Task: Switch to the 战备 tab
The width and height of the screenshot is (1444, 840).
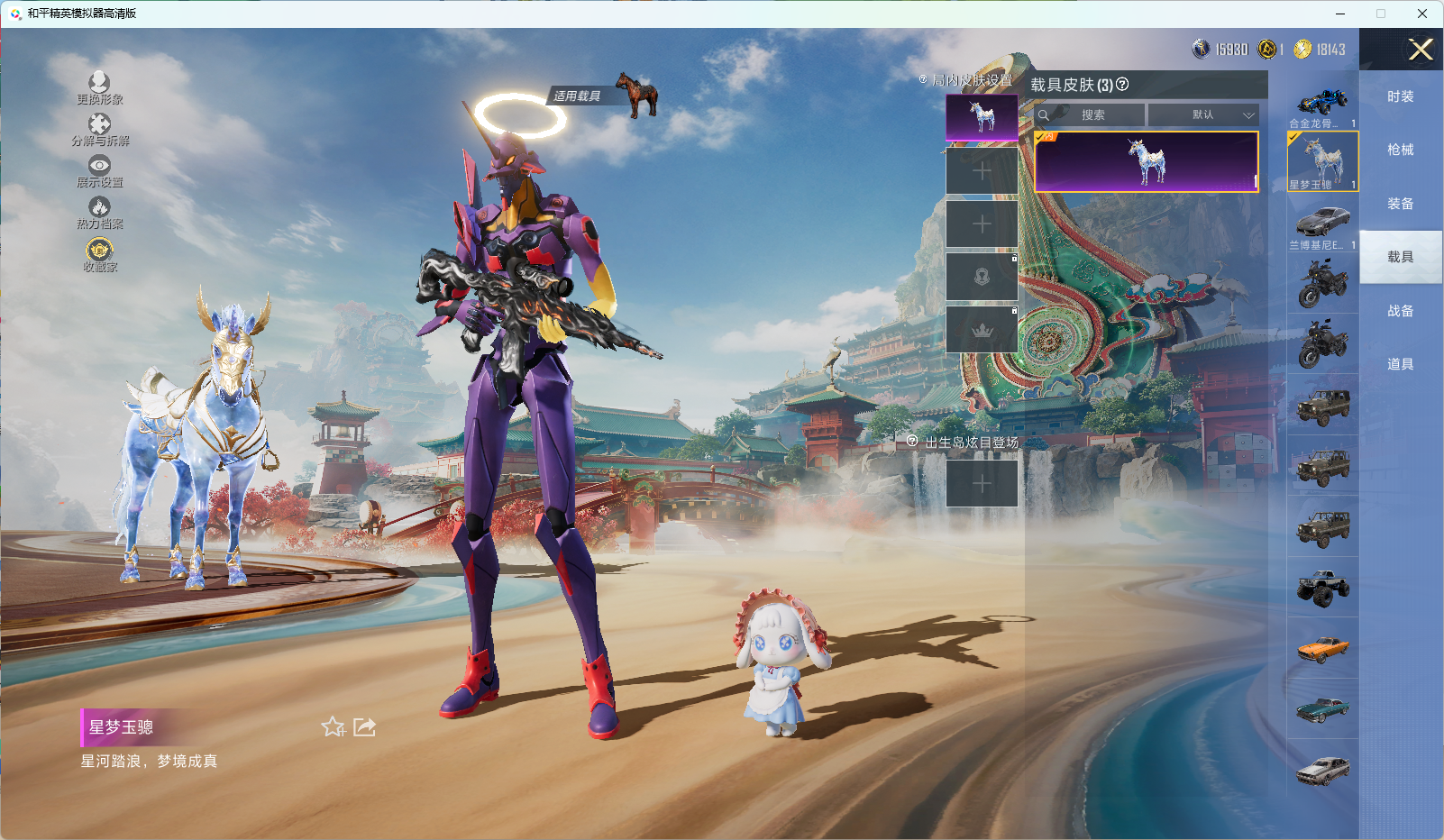Action: (1400, 311)
